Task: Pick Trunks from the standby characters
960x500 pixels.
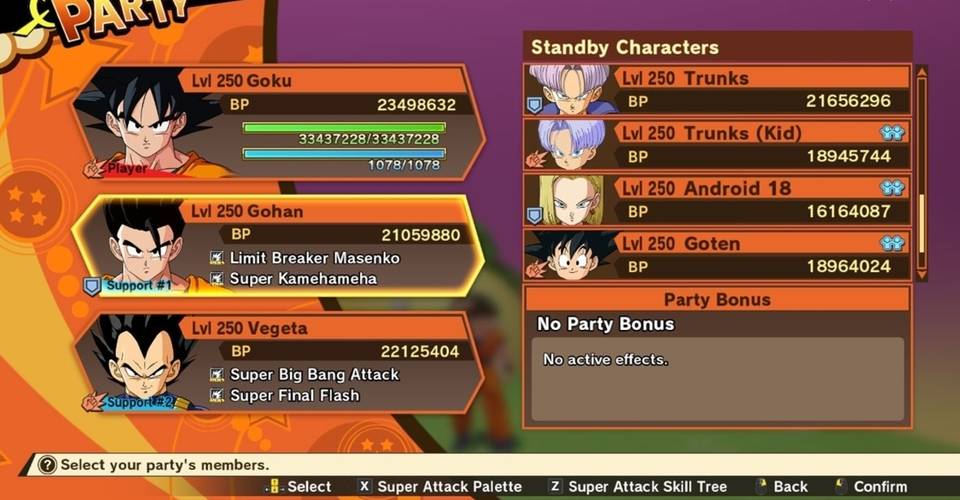Action: coord(718,90)
